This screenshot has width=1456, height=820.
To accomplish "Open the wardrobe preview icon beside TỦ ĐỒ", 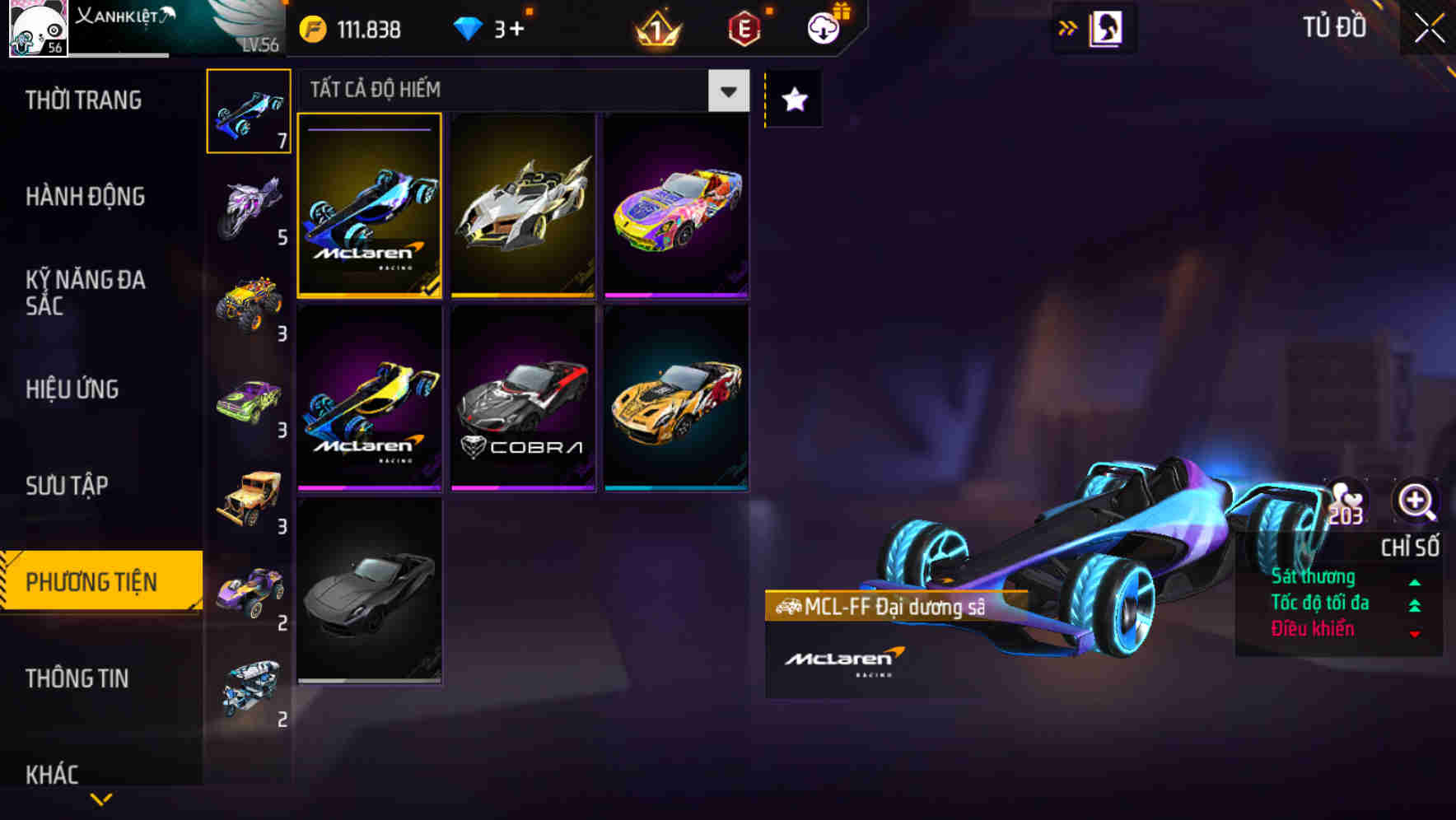I will coord(1104,26).
